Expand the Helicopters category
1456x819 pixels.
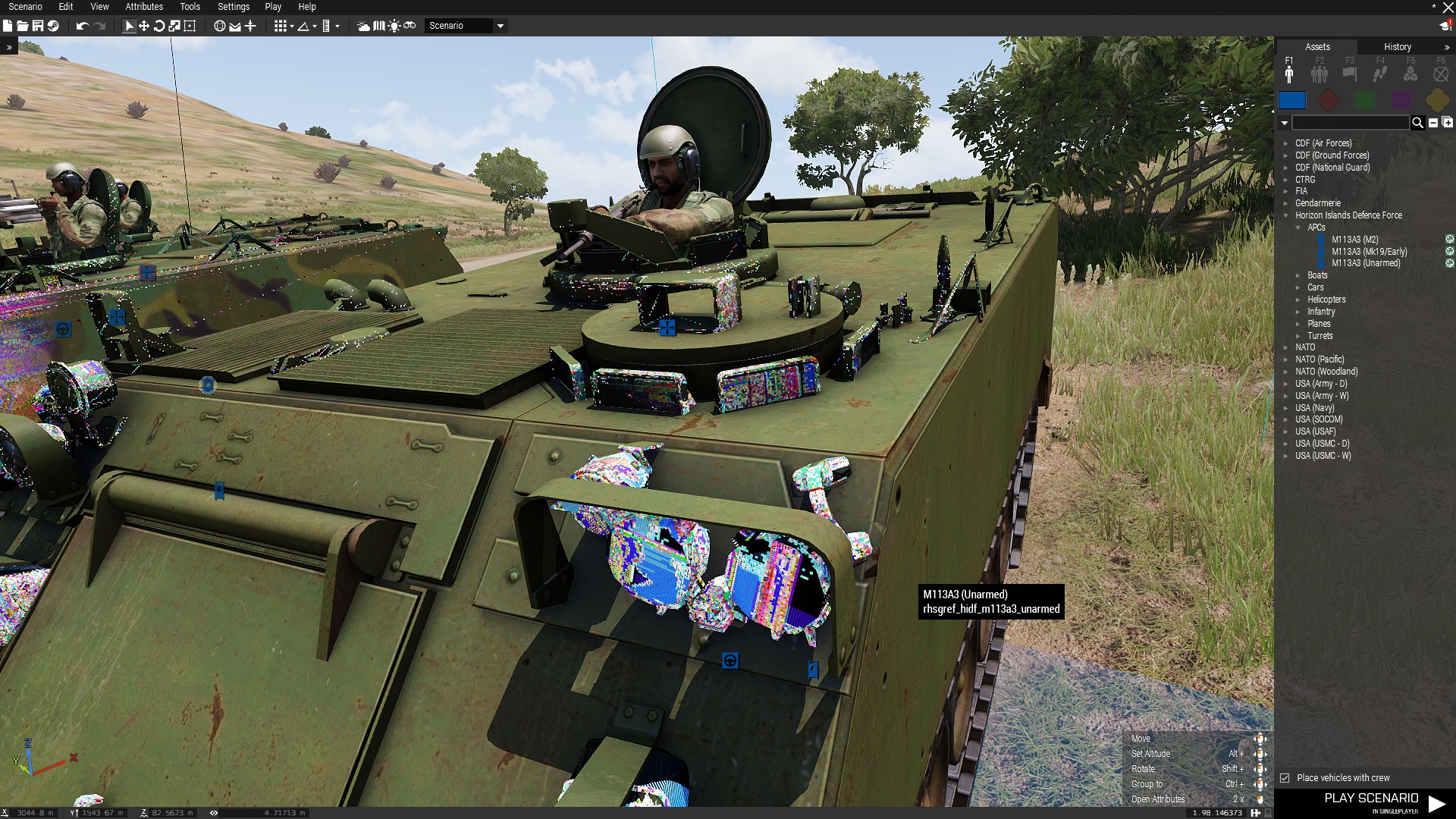pyautogui.click(x=1326, y=300)
